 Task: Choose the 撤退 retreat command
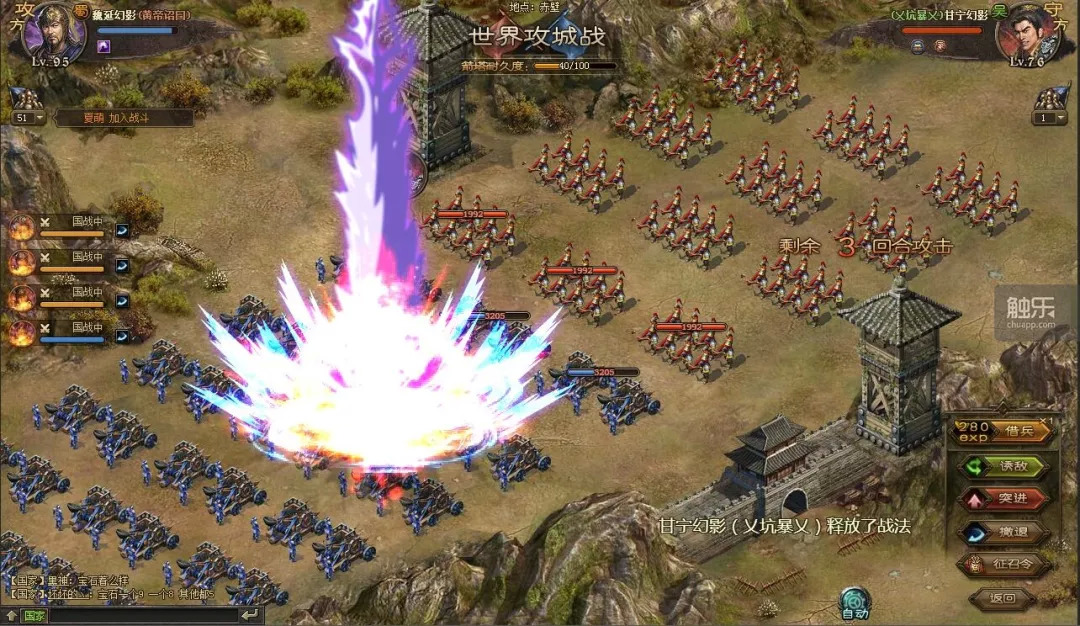coord(1005,532)
